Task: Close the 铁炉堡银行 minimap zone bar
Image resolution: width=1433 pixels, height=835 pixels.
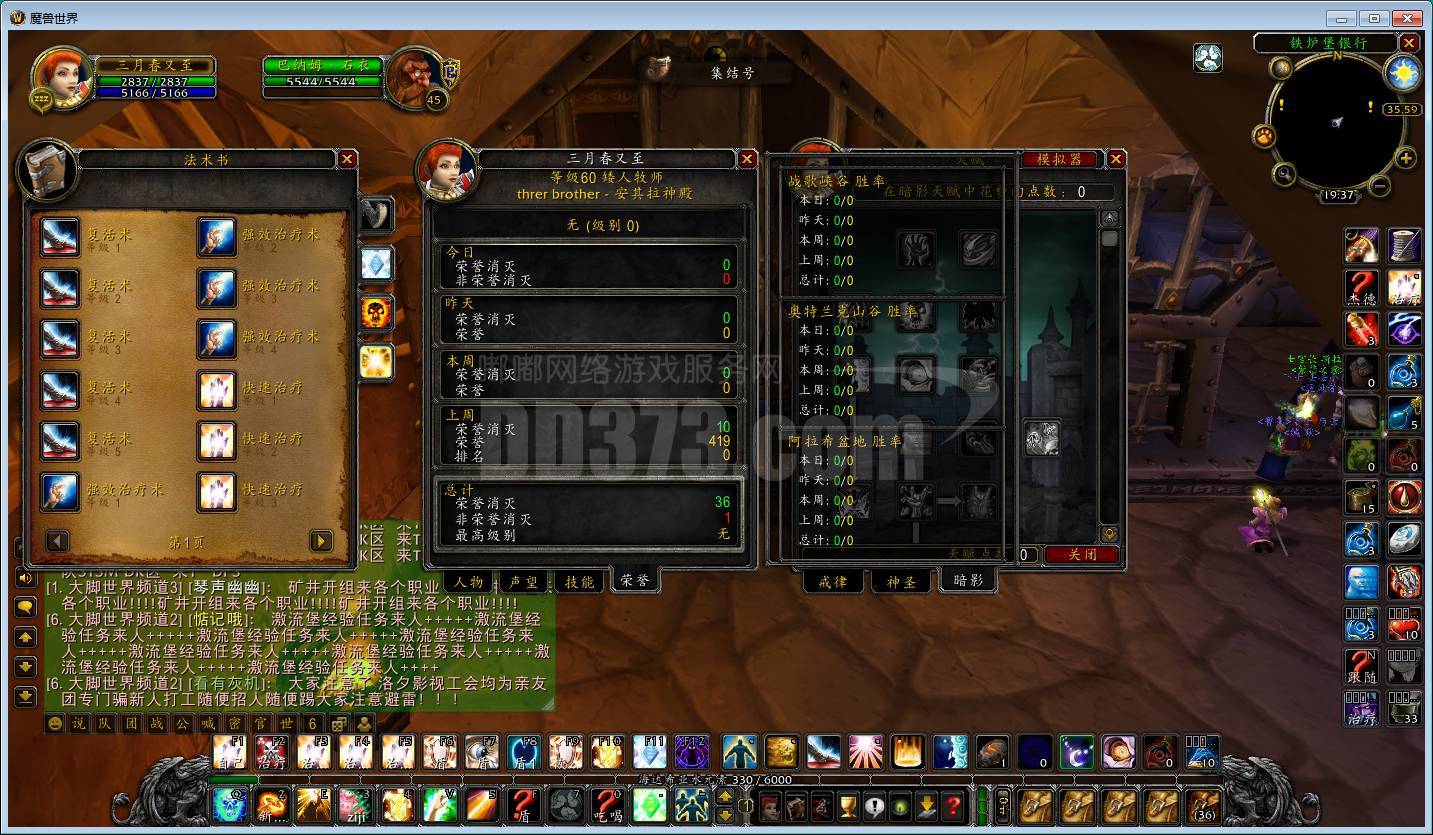Action: point(1409,43)
